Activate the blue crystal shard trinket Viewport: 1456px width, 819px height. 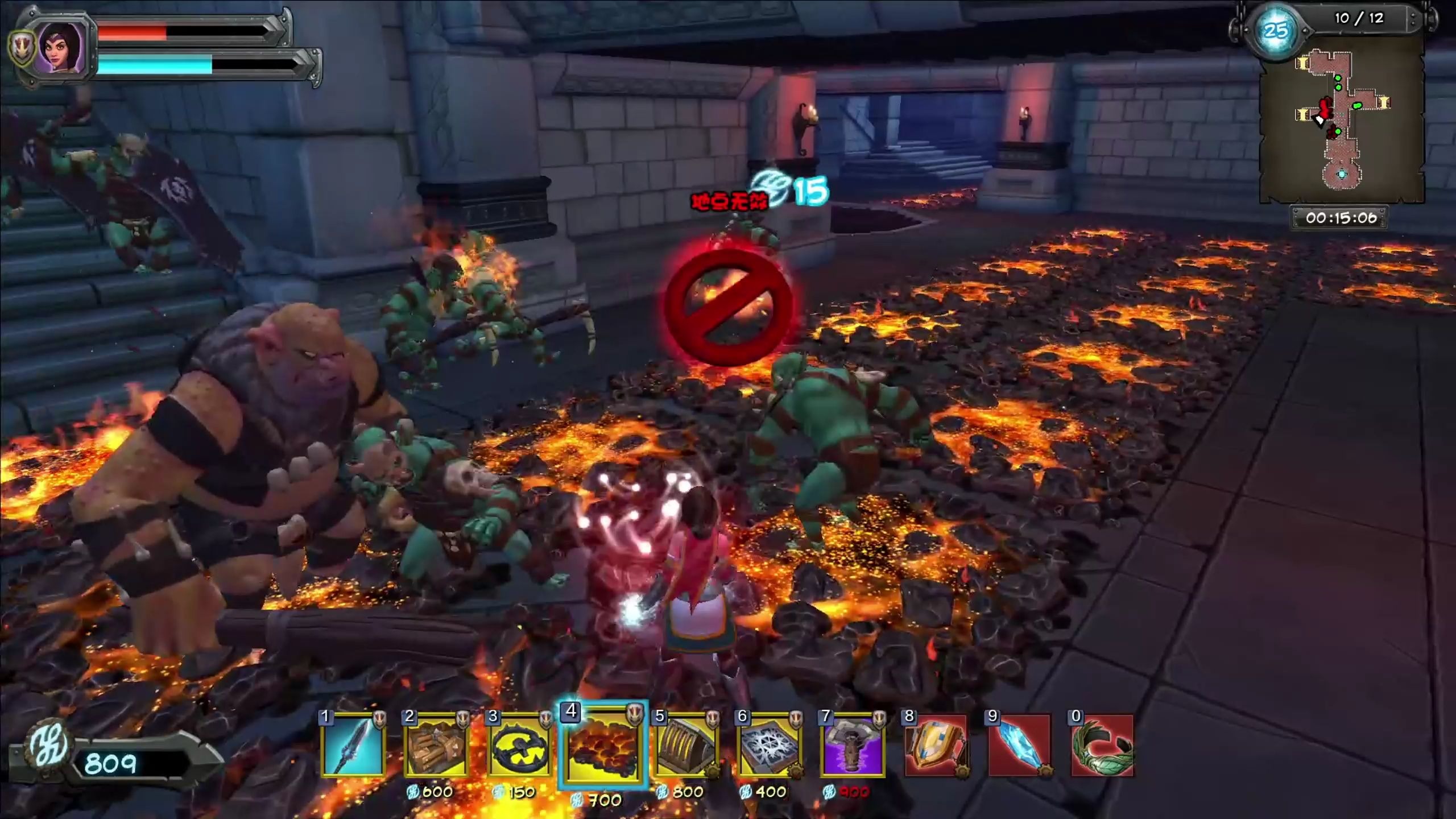pos(1019,746)
